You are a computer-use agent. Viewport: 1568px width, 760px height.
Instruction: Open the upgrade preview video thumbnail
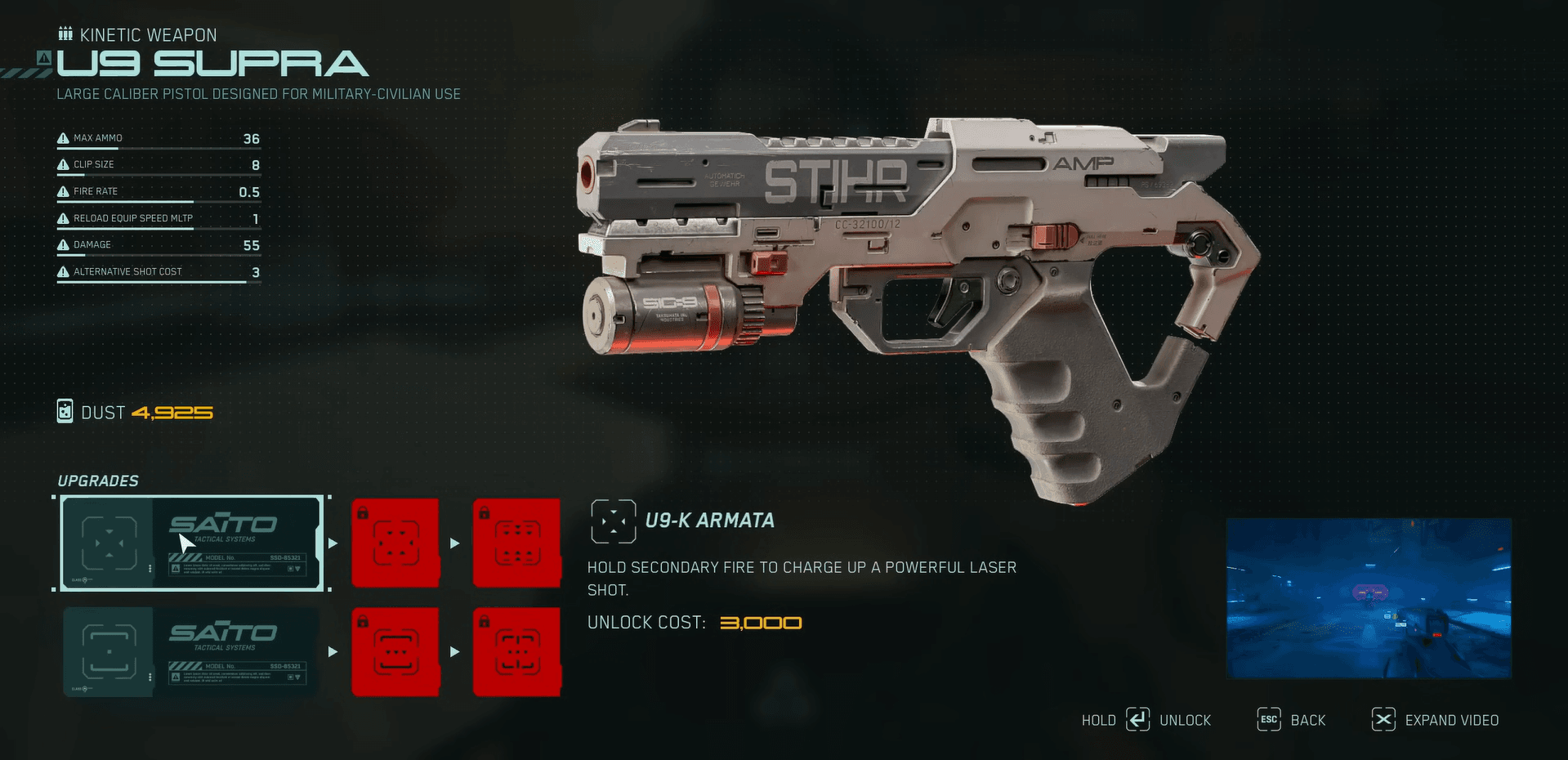click(x=1369, y=597)
